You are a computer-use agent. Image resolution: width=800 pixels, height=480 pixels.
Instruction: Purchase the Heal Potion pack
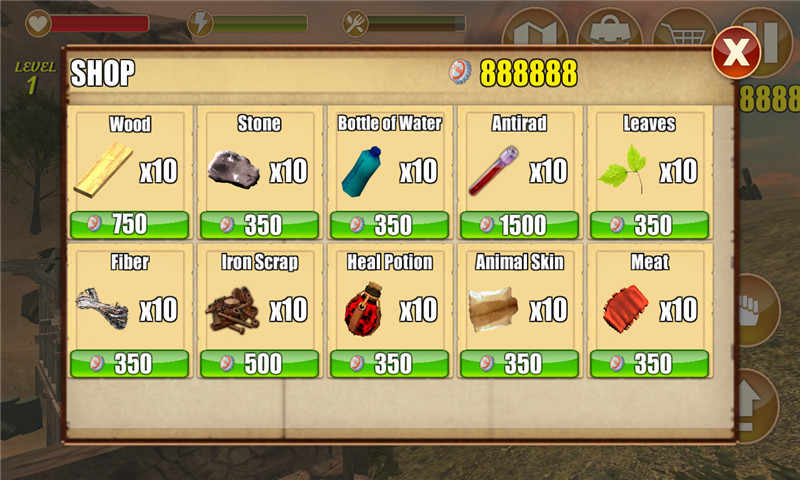click(x=389, y=363)
